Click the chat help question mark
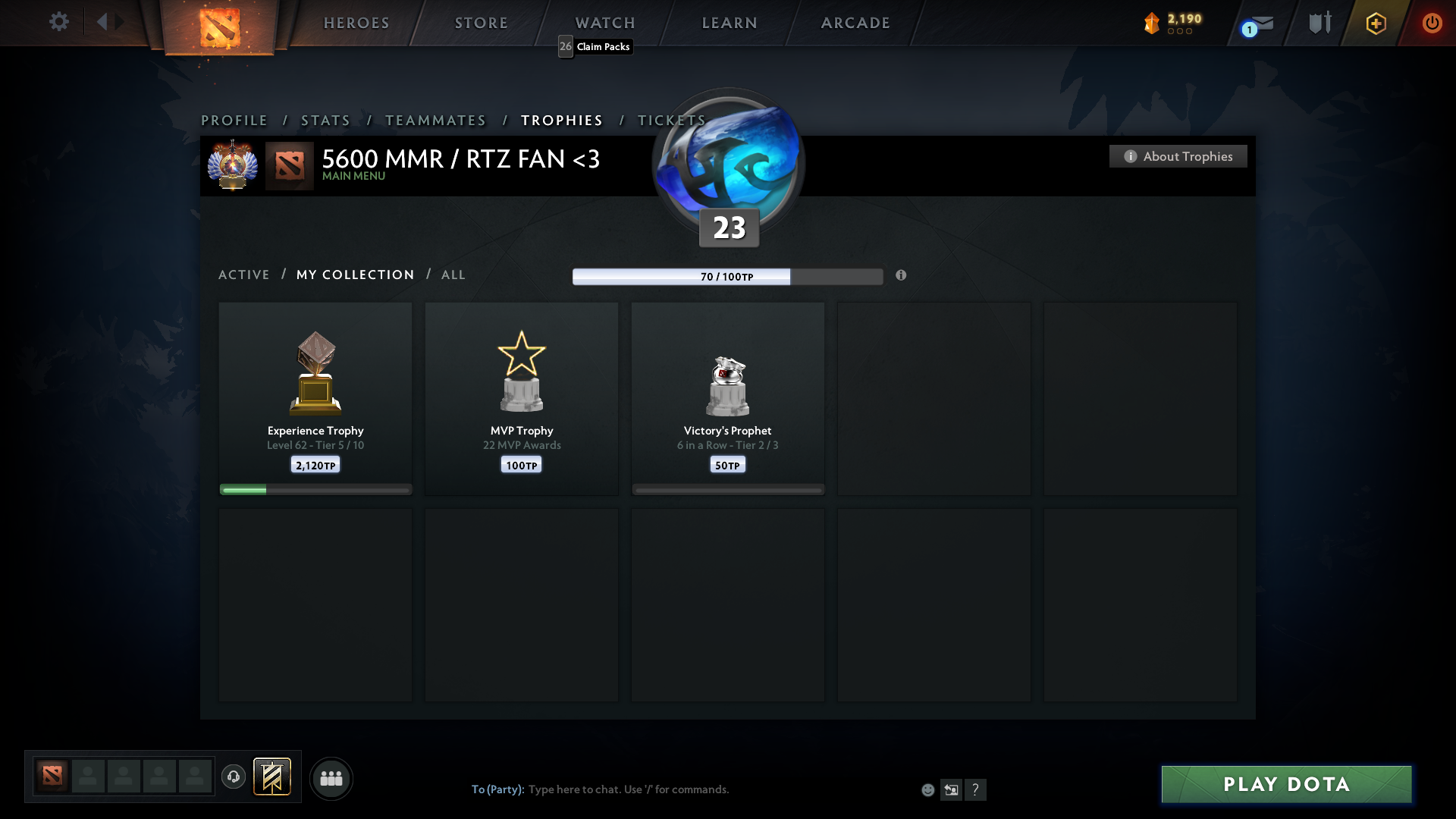The width and height of the screenshot is (1456, 819). [x=977, y=789]
